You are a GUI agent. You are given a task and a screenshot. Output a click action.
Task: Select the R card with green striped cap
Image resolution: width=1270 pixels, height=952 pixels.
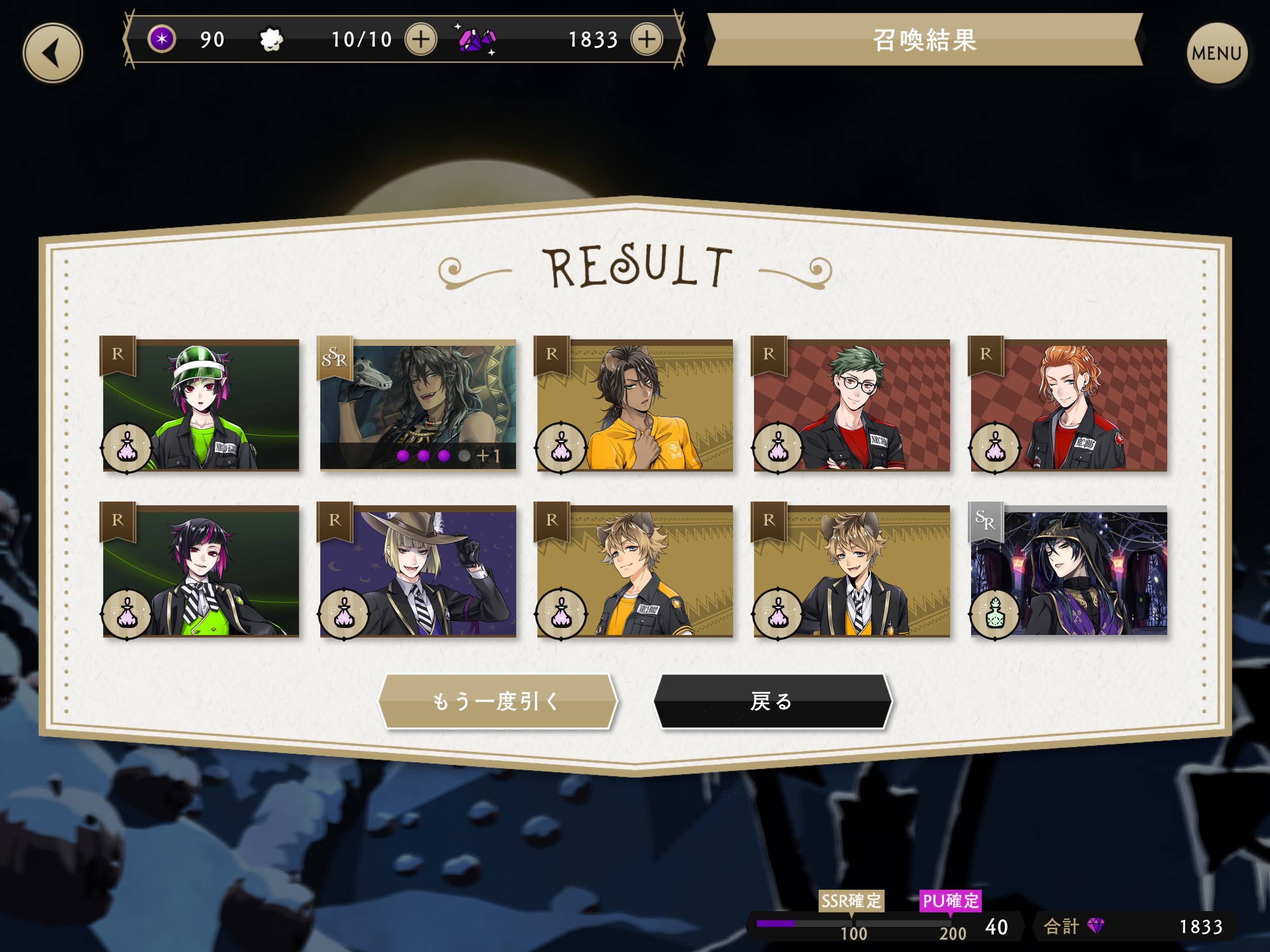pyautogui.click(x=201, y=405)
